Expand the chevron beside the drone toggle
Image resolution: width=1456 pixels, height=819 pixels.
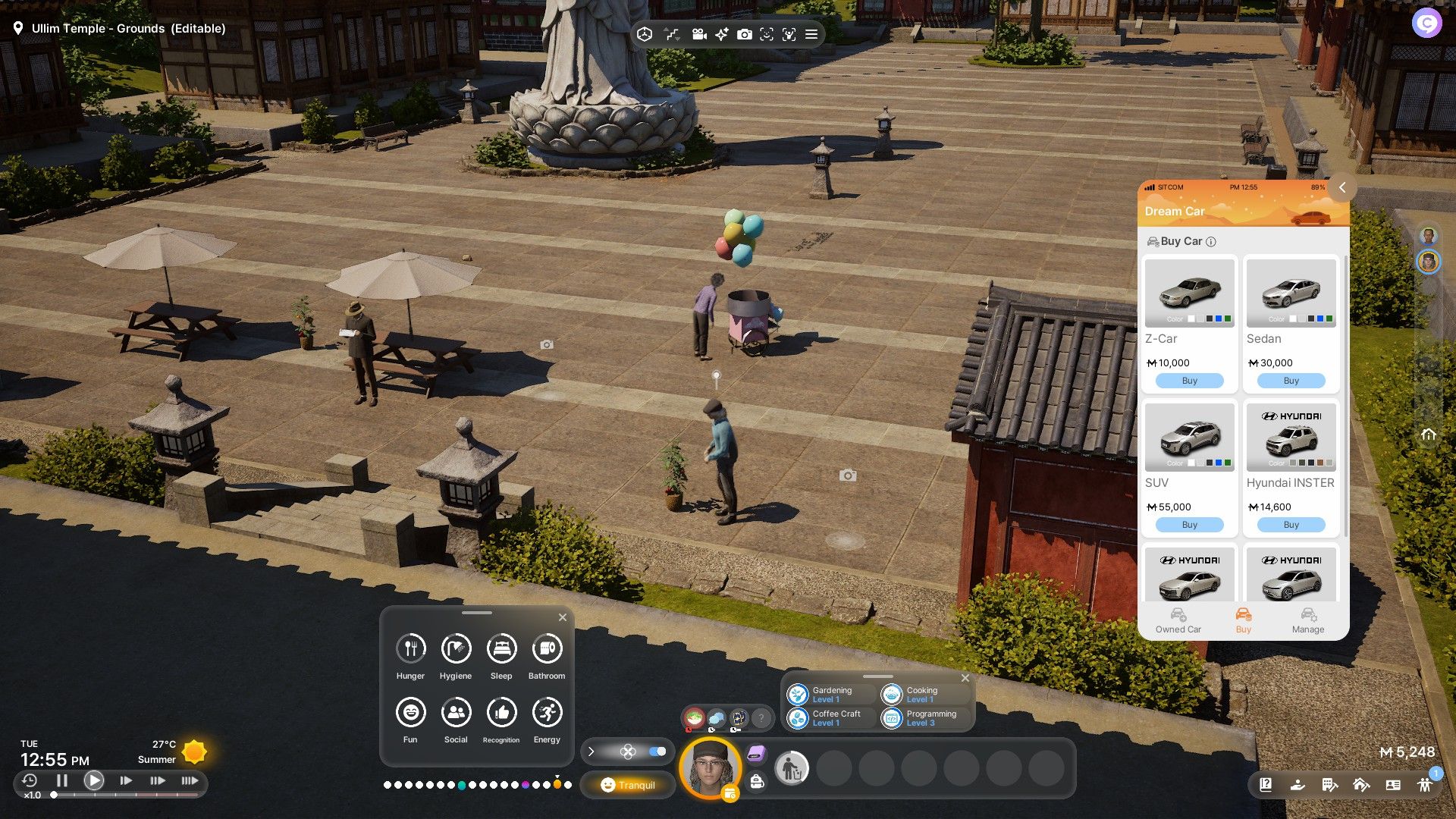click(x=591, y=752)
